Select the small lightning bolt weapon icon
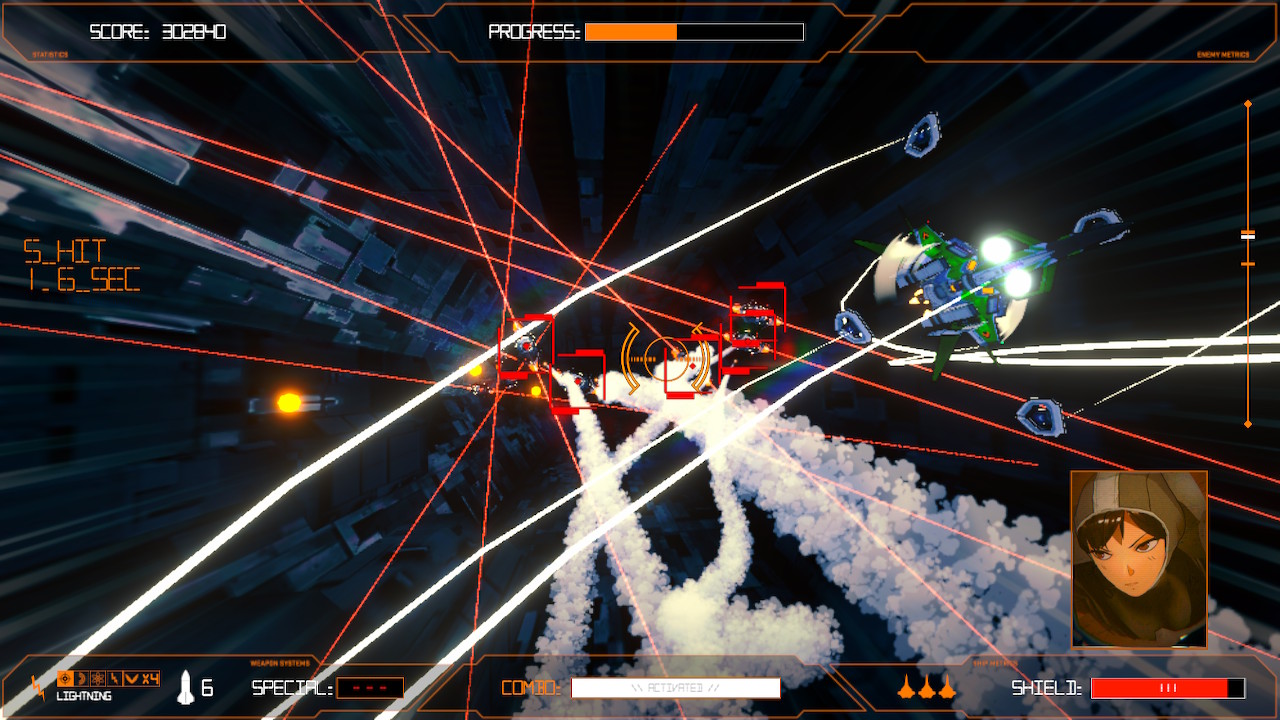 (114, 679)
